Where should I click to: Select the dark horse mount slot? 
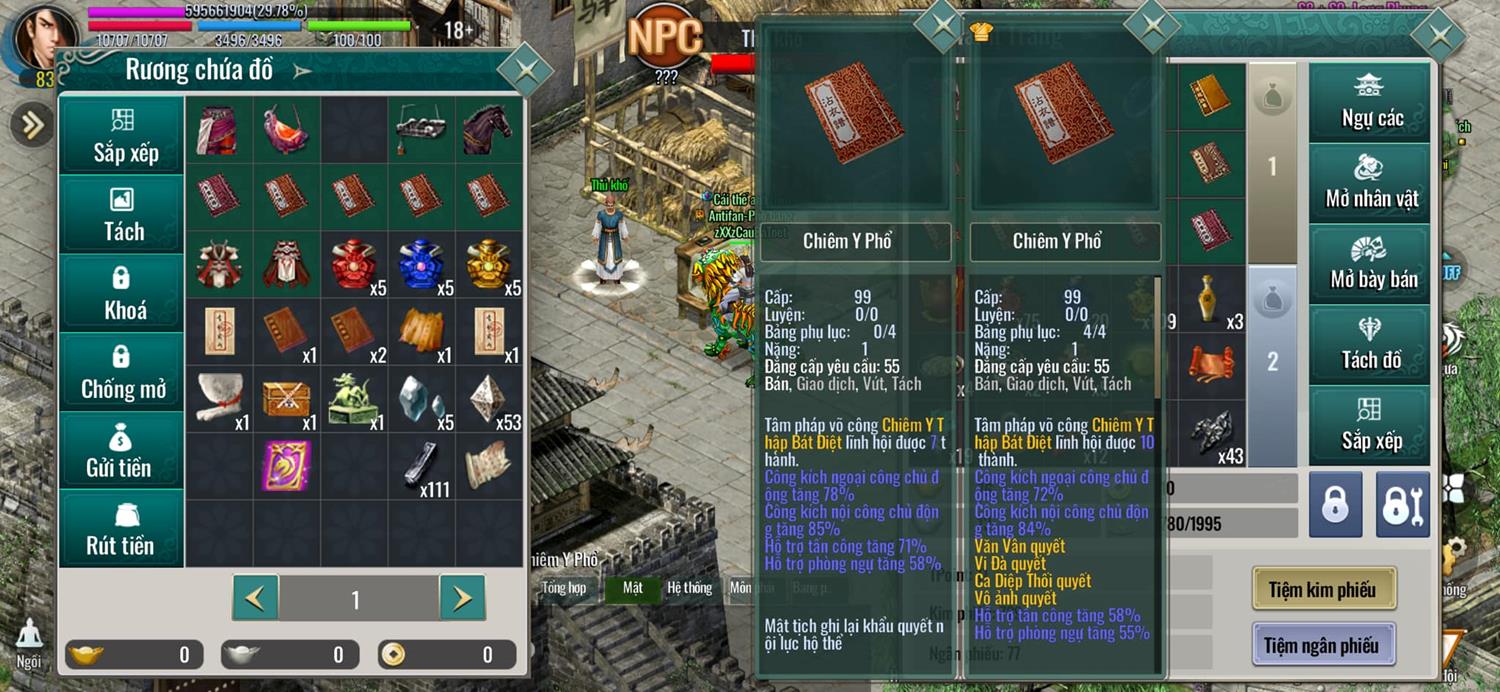click(x=488, y=129)
